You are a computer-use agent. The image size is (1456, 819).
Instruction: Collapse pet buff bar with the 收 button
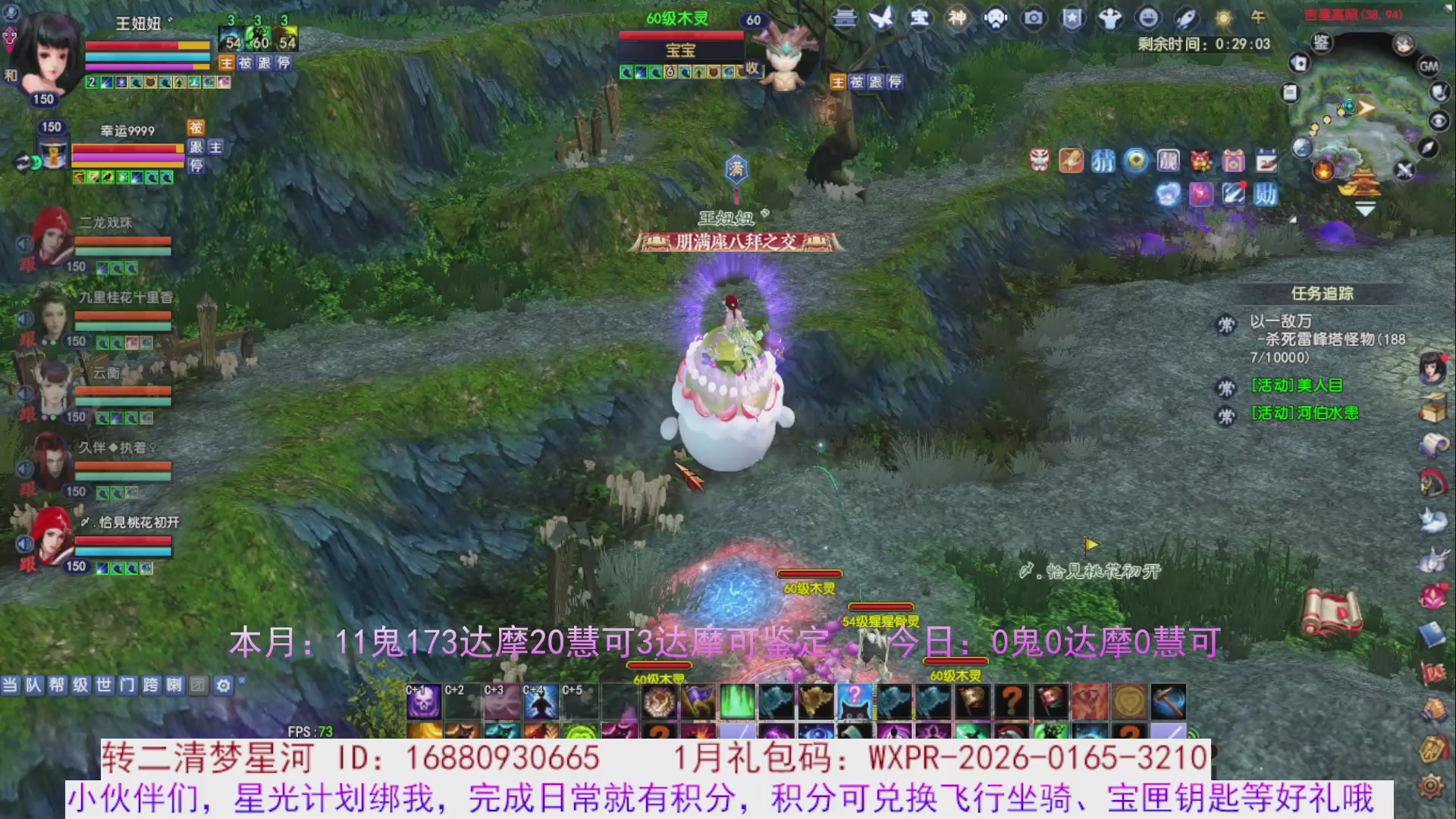(x=752, y=68)
